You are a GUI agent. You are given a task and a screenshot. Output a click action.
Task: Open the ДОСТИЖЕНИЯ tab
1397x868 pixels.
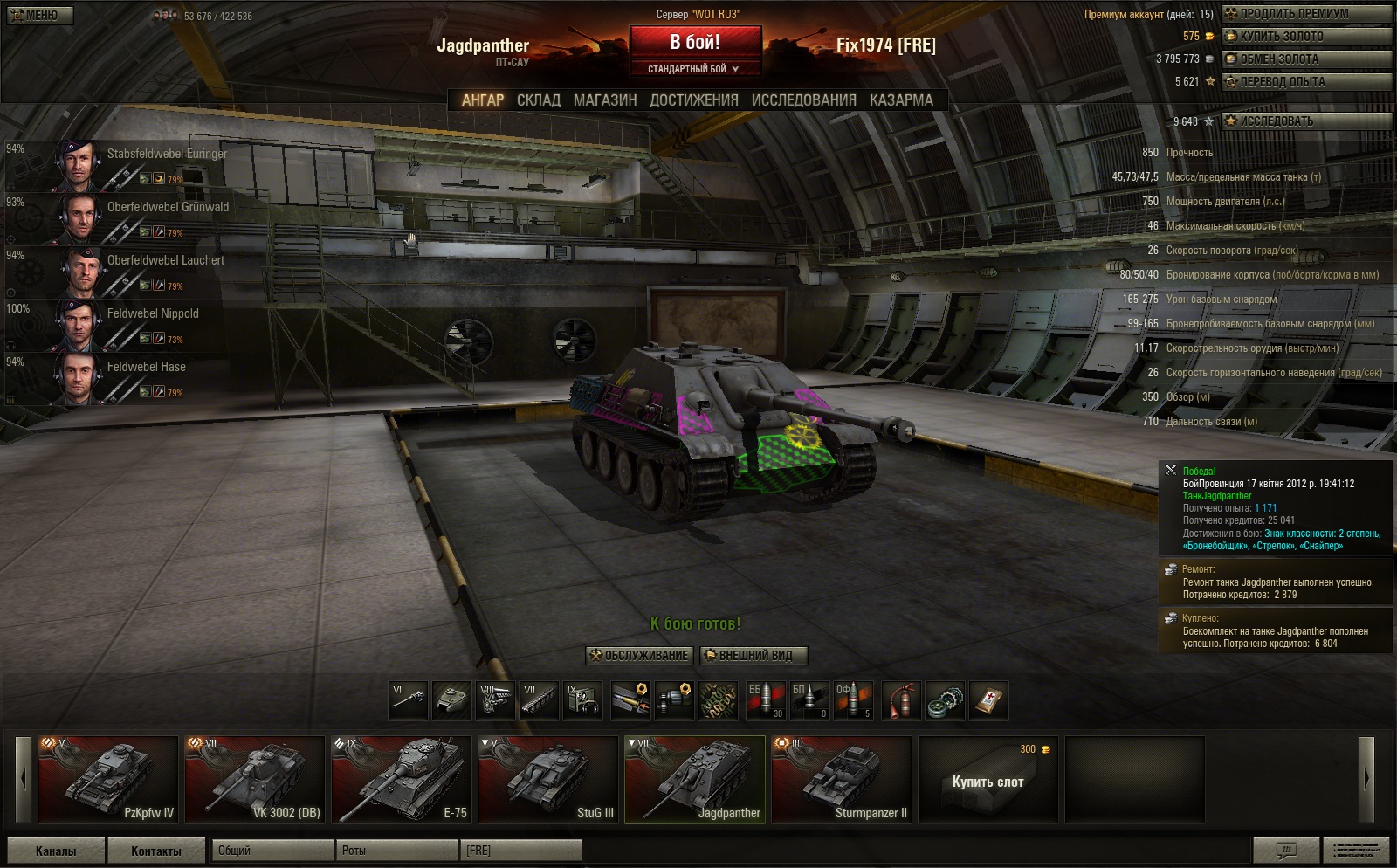coord(694,100)
